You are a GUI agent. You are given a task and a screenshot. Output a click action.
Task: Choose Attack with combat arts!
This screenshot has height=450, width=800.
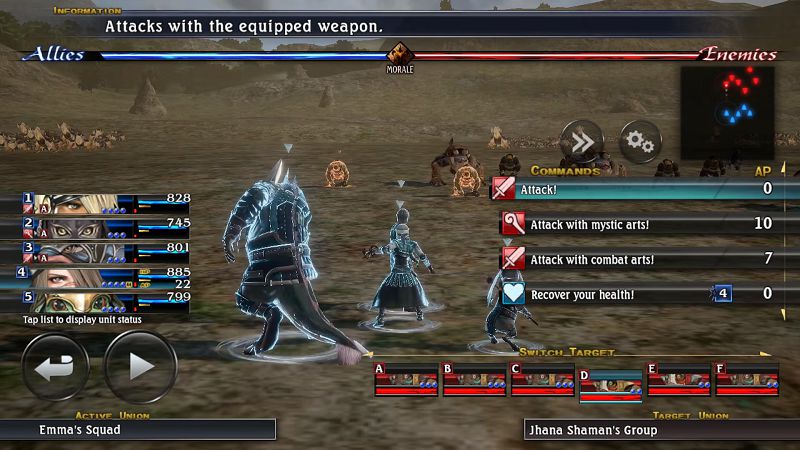pyautogui.click(x=630, y=259)
